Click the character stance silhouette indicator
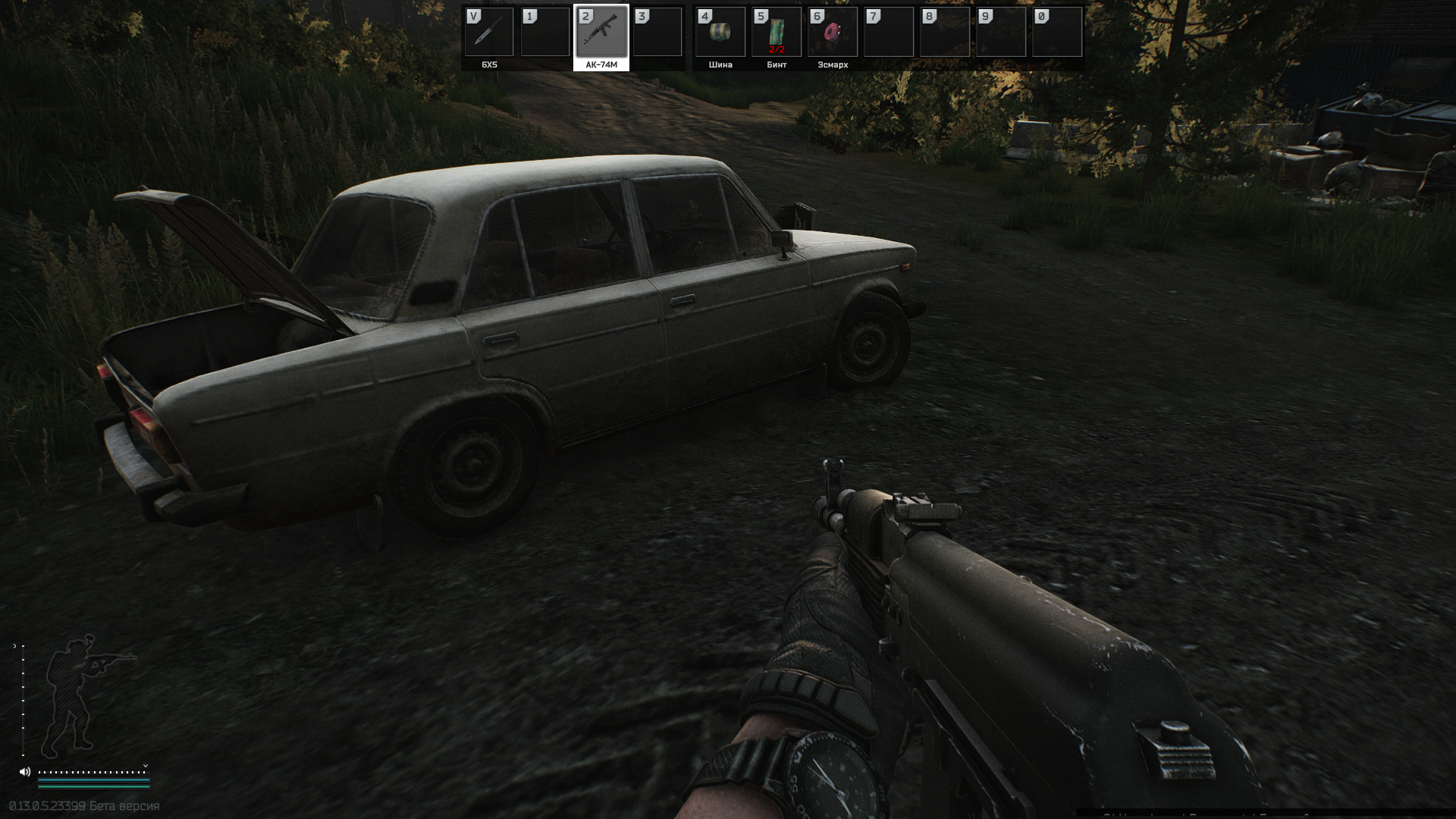 (x=80, y=695)
